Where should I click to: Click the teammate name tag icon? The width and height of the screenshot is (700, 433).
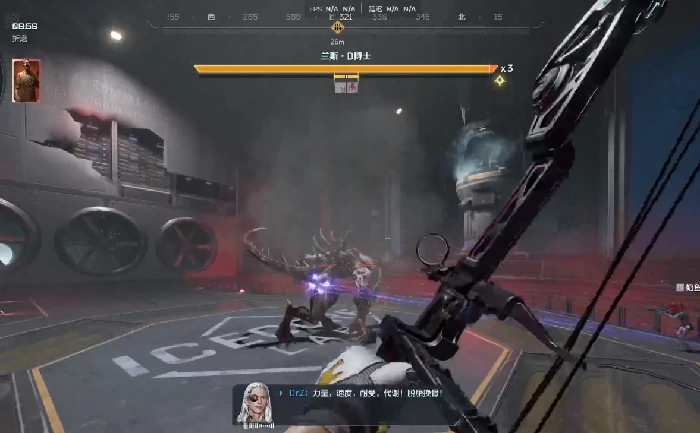pyautogui.click(x=680, y=287)
